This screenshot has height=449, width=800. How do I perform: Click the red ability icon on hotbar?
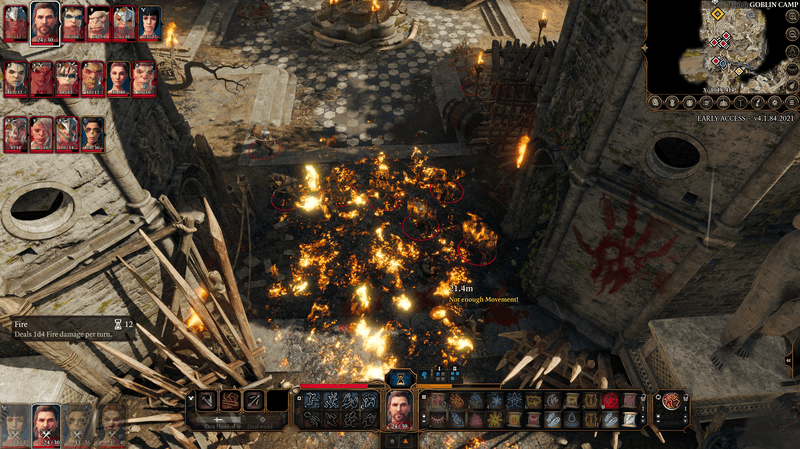click(x=610, y=400)
